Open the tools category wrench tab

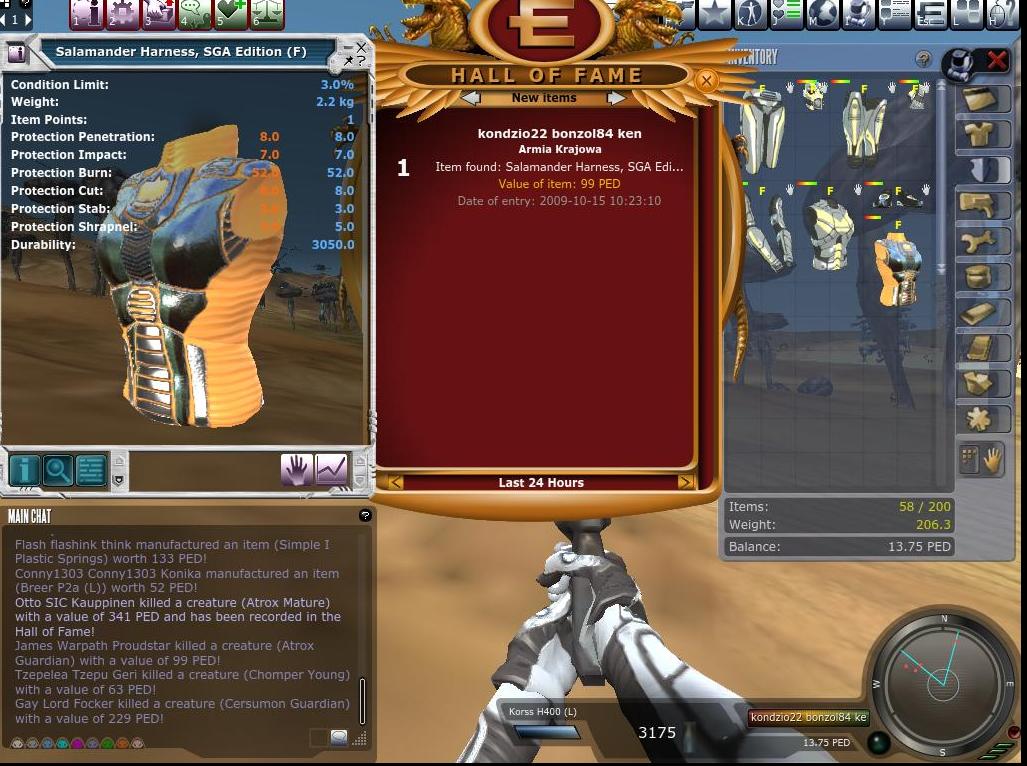coord(978,241)
